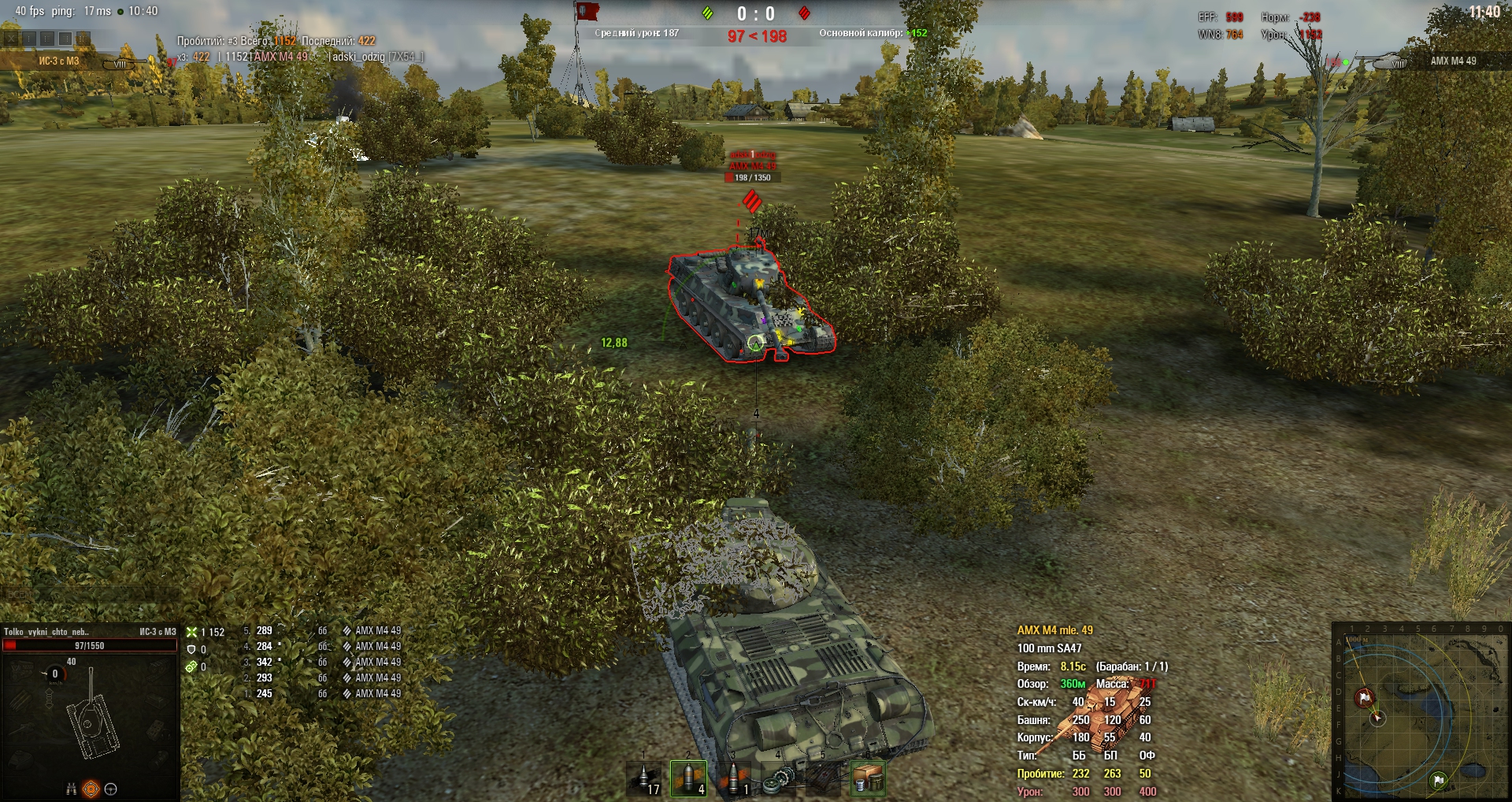Hide the players panel with the X button
This screenshot has width=1512, height=802.
click(x=10, y=38)
